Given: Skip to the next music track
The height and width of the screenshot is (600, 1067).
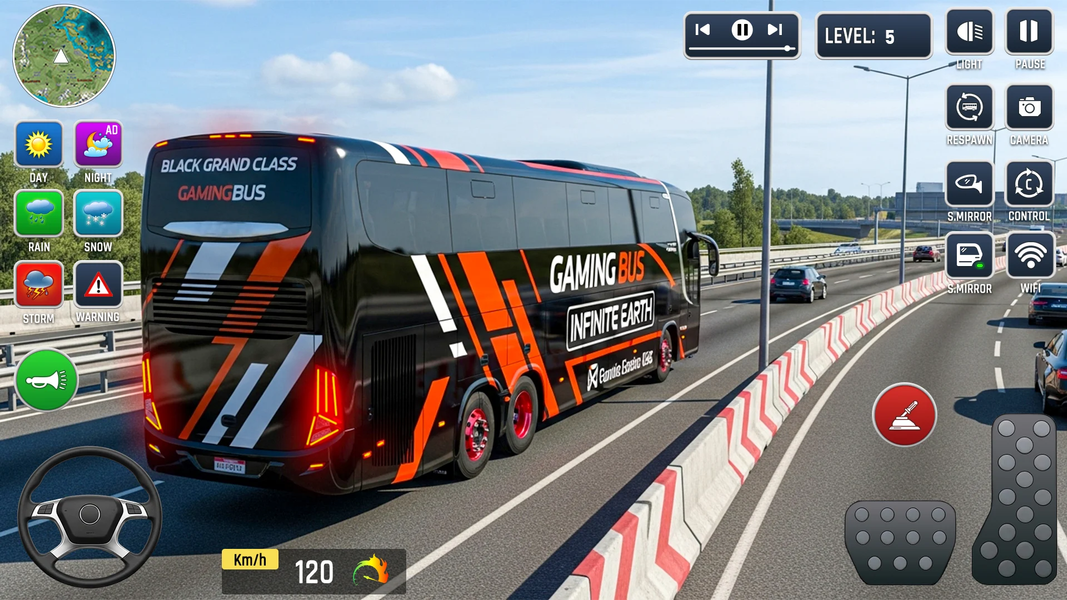Looking at the screenshot, I should [775, 30].
